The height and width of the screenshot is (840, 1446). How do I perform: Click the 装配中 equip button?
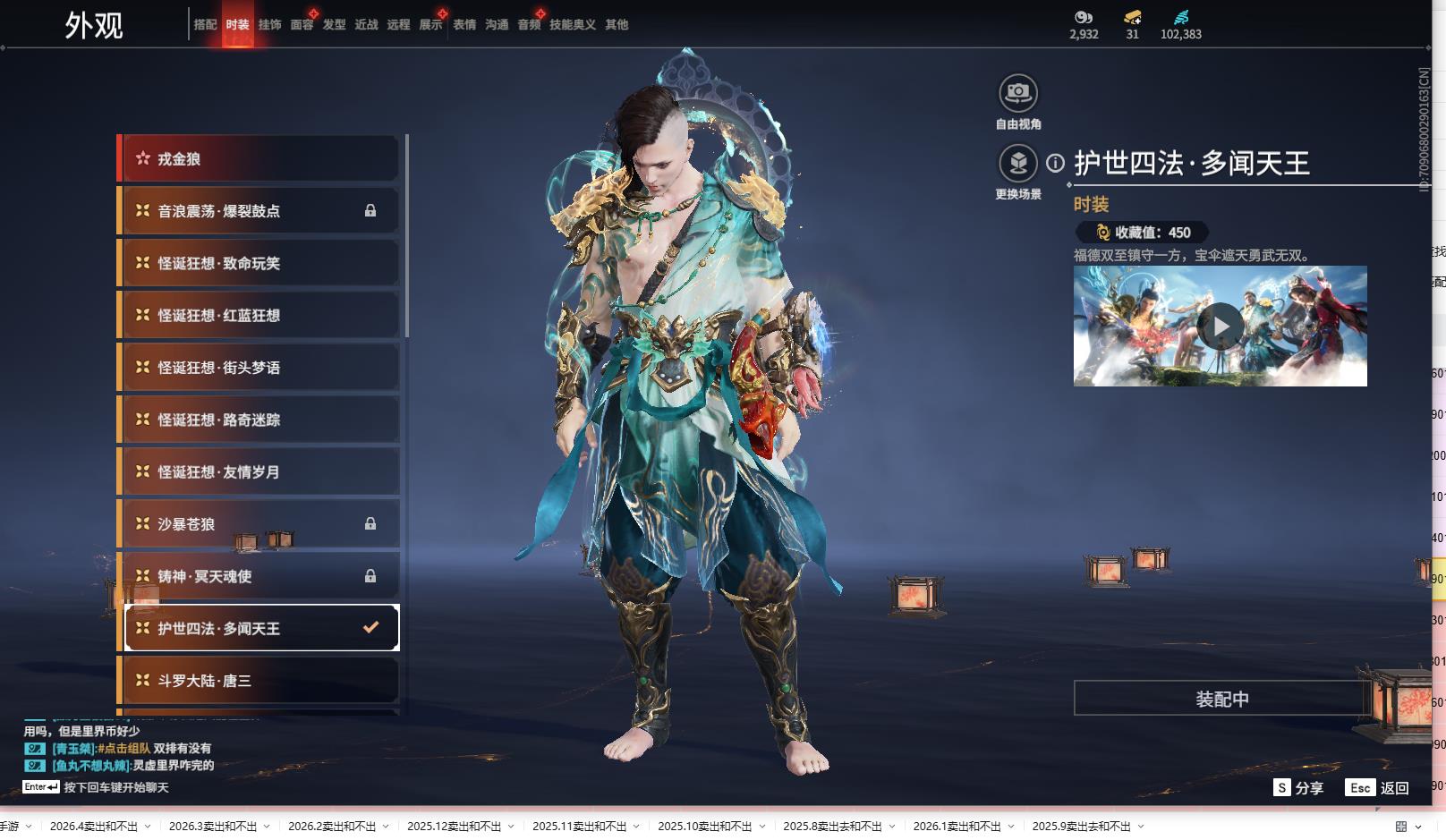coord(1221,699)
